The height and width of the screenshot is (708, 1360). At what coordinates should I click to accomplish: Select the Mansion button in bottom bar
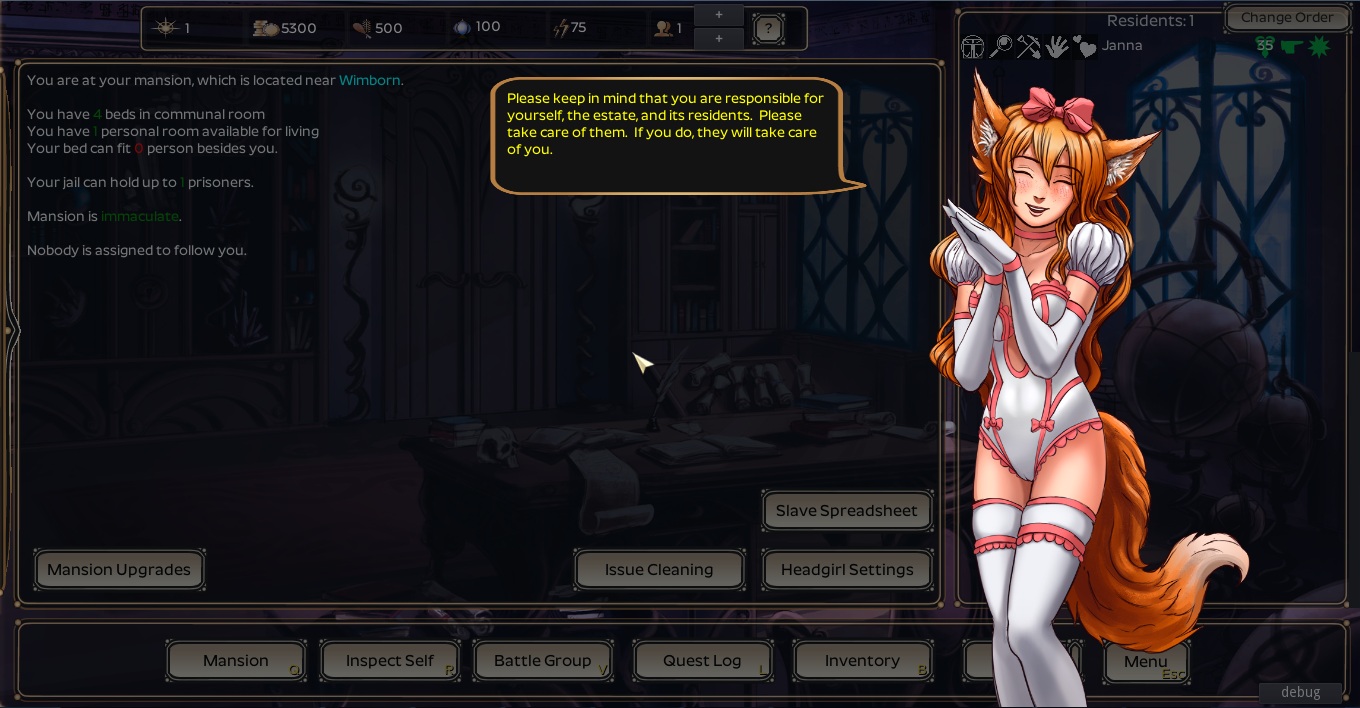[x=236, y=661]
